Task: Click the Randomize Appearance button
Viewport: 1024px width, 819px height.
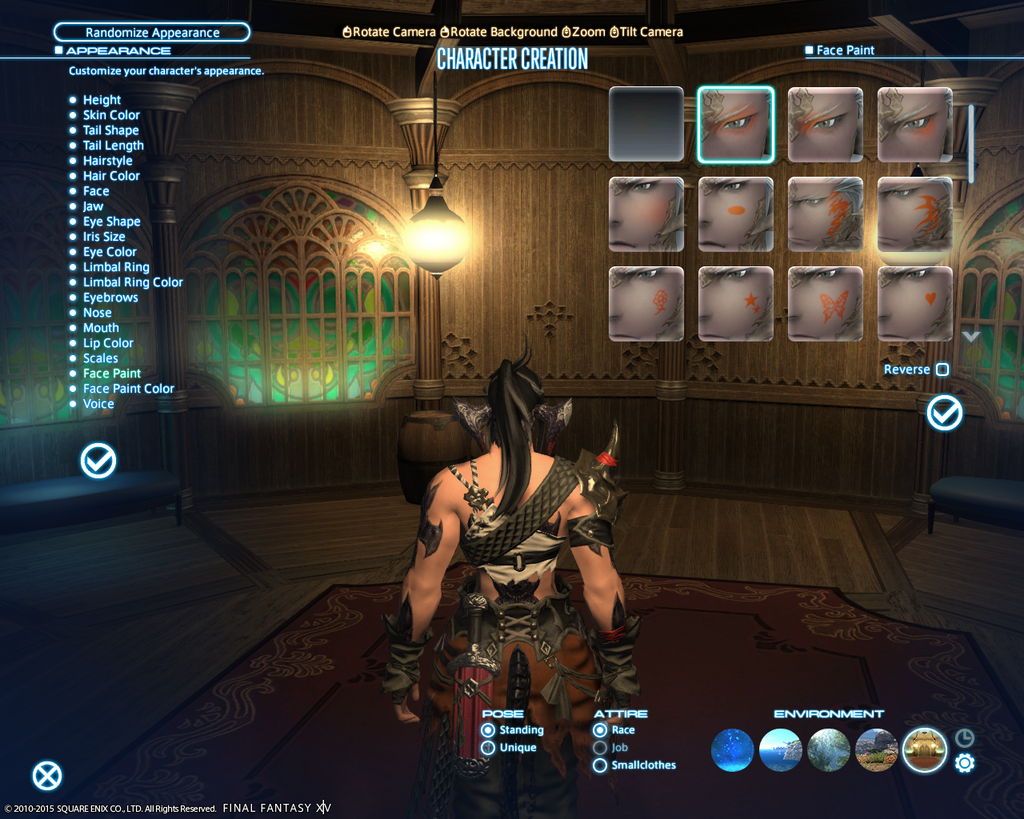Action: 152,32
